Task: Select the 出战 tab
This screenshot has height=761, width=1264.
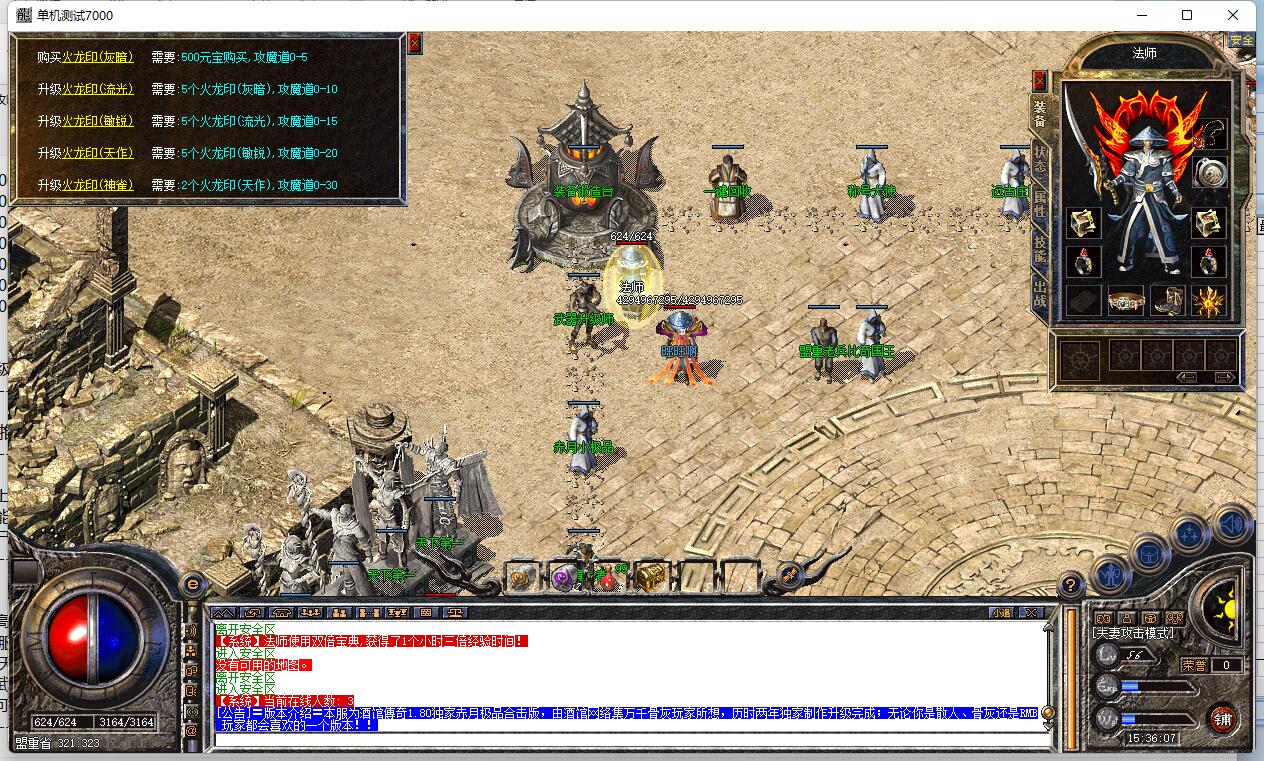Action: click(1040, 293)
